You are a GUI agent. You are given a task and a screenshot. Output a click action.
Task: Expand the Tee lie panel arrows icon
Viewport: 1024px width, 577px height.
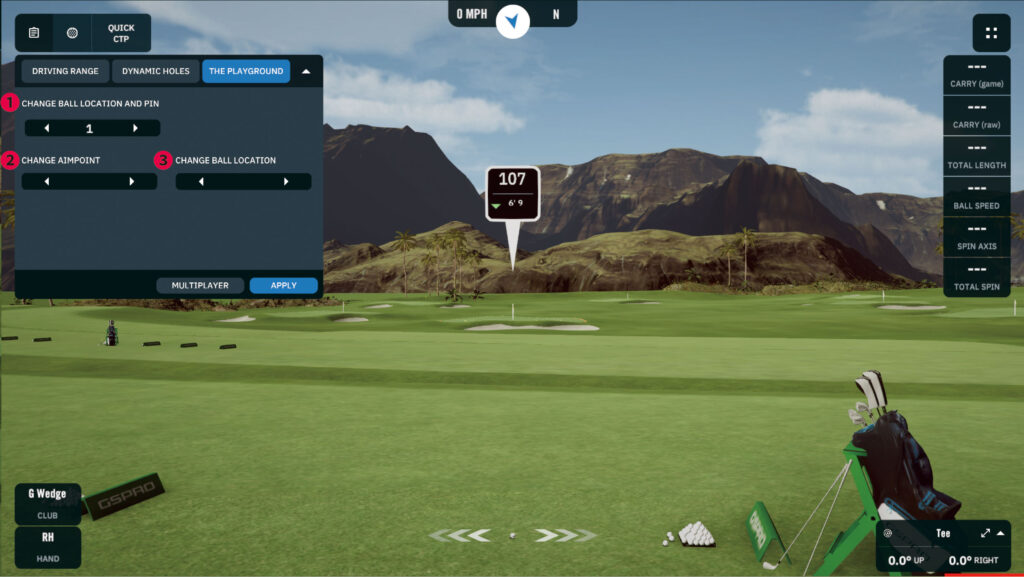click(986, 533)
